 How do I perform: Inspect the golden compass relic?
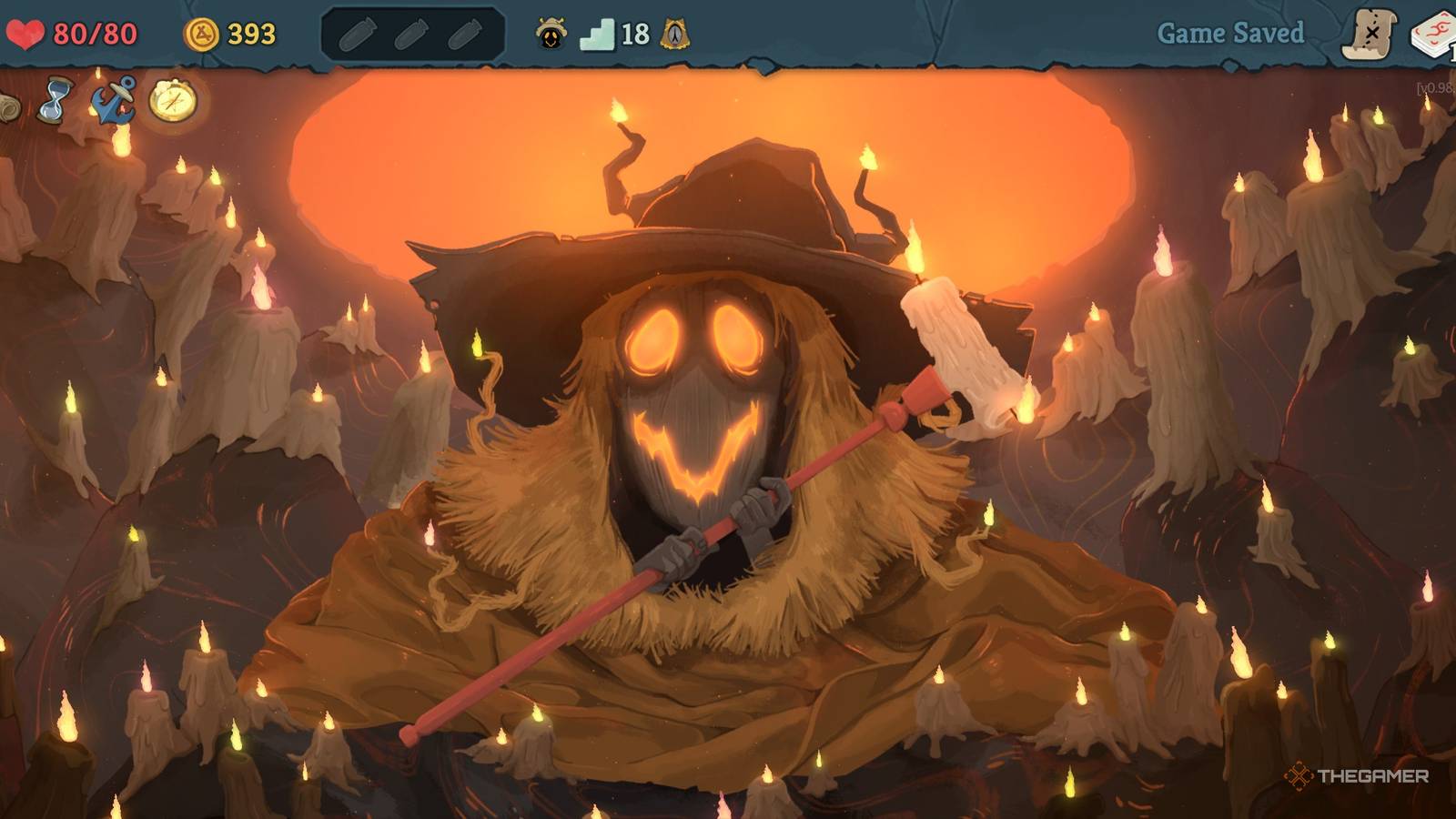172,100
